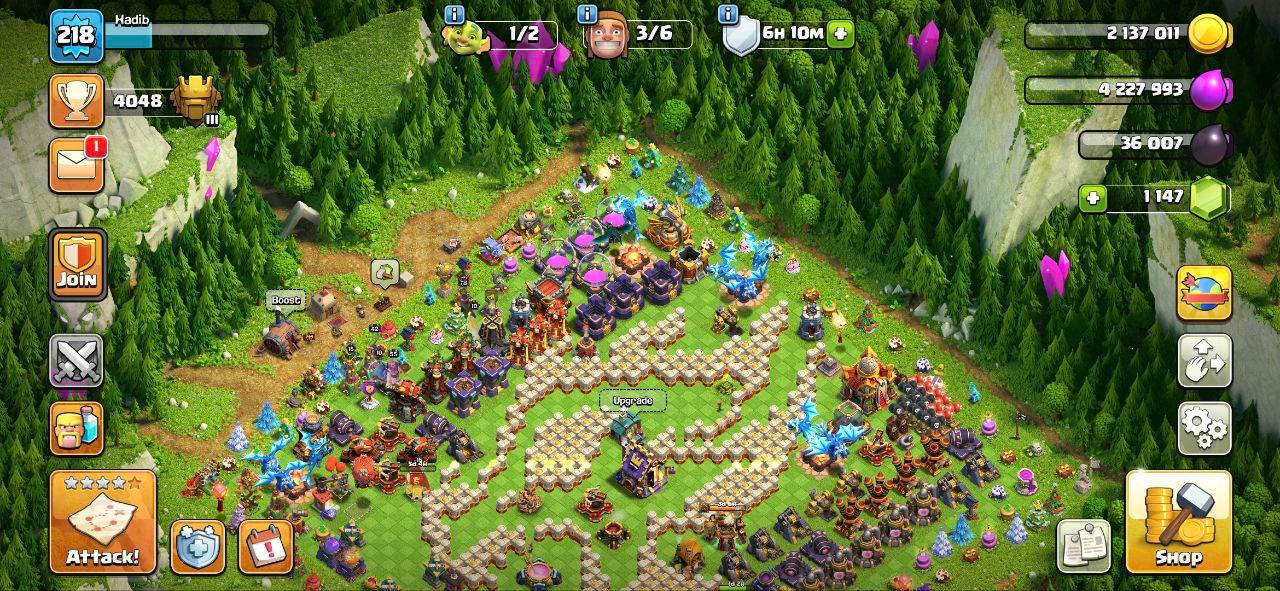
Task: Click the Upgrade bubble above the building
Action: click(632, 402)
